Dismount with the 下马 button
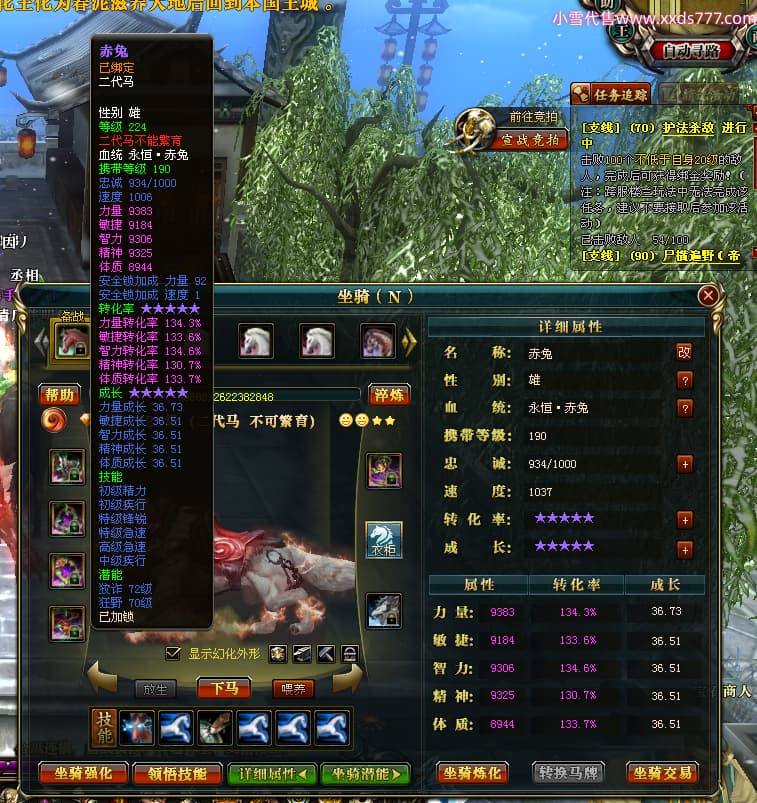The height and width of the screenshot is (803, 757). (224, 688)
